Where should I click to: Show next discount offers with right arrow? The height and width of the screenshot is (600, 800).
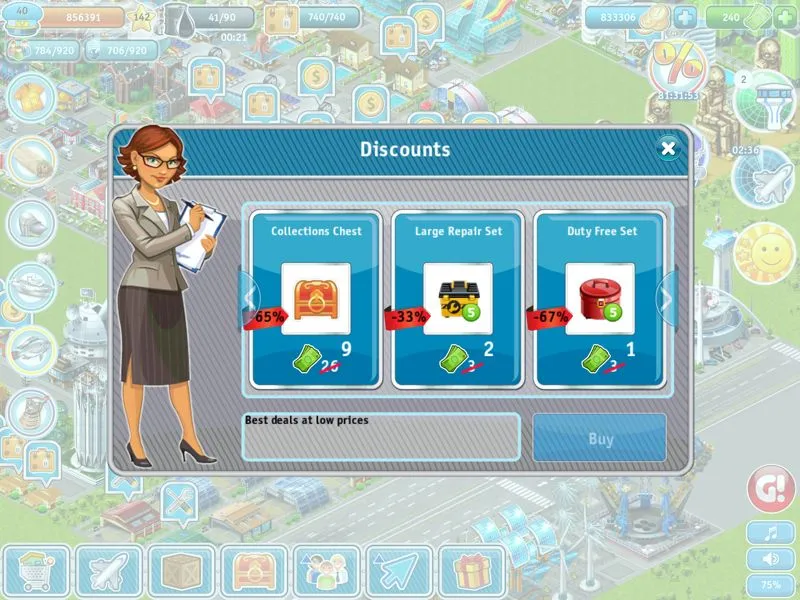pos(666,295)
